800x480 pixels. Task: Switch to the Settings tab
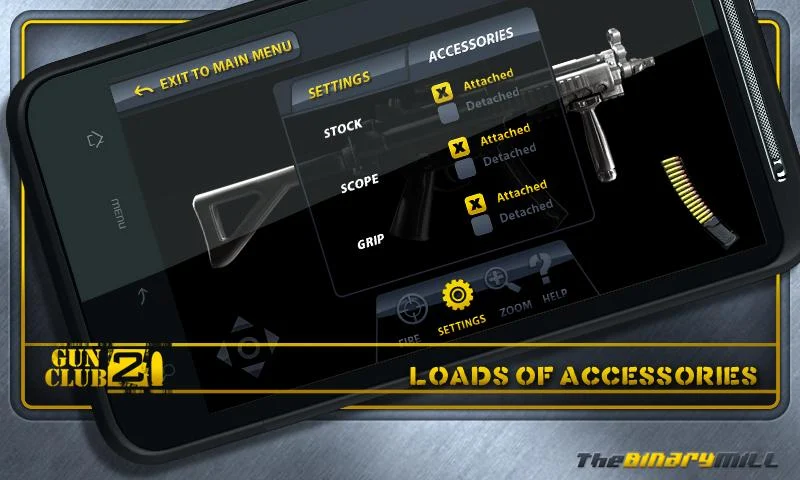(339, 86)
